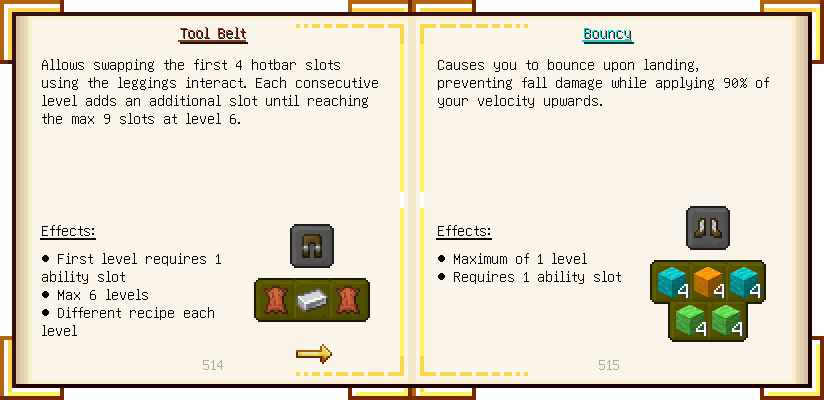Select the boots icon above the recipe
Viewport: 824px width, 400px height.
[x=707, y=227]
